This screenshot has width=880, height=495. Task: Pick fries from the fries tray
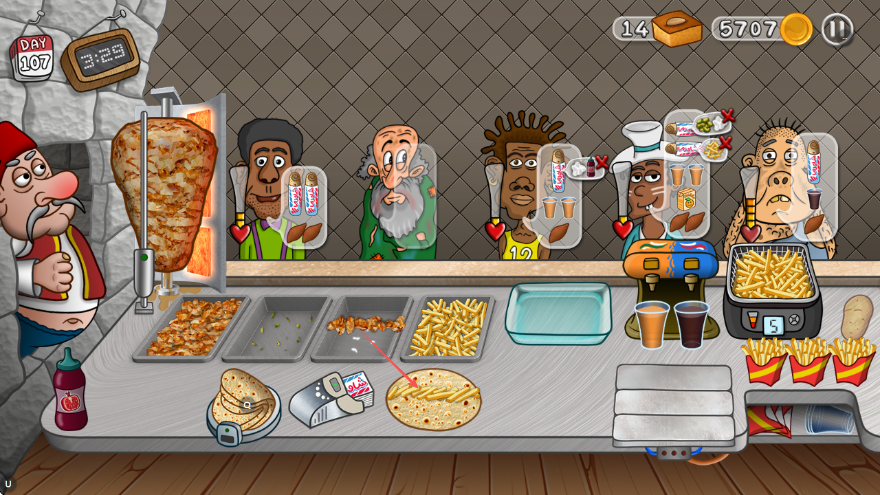[447, 326]
